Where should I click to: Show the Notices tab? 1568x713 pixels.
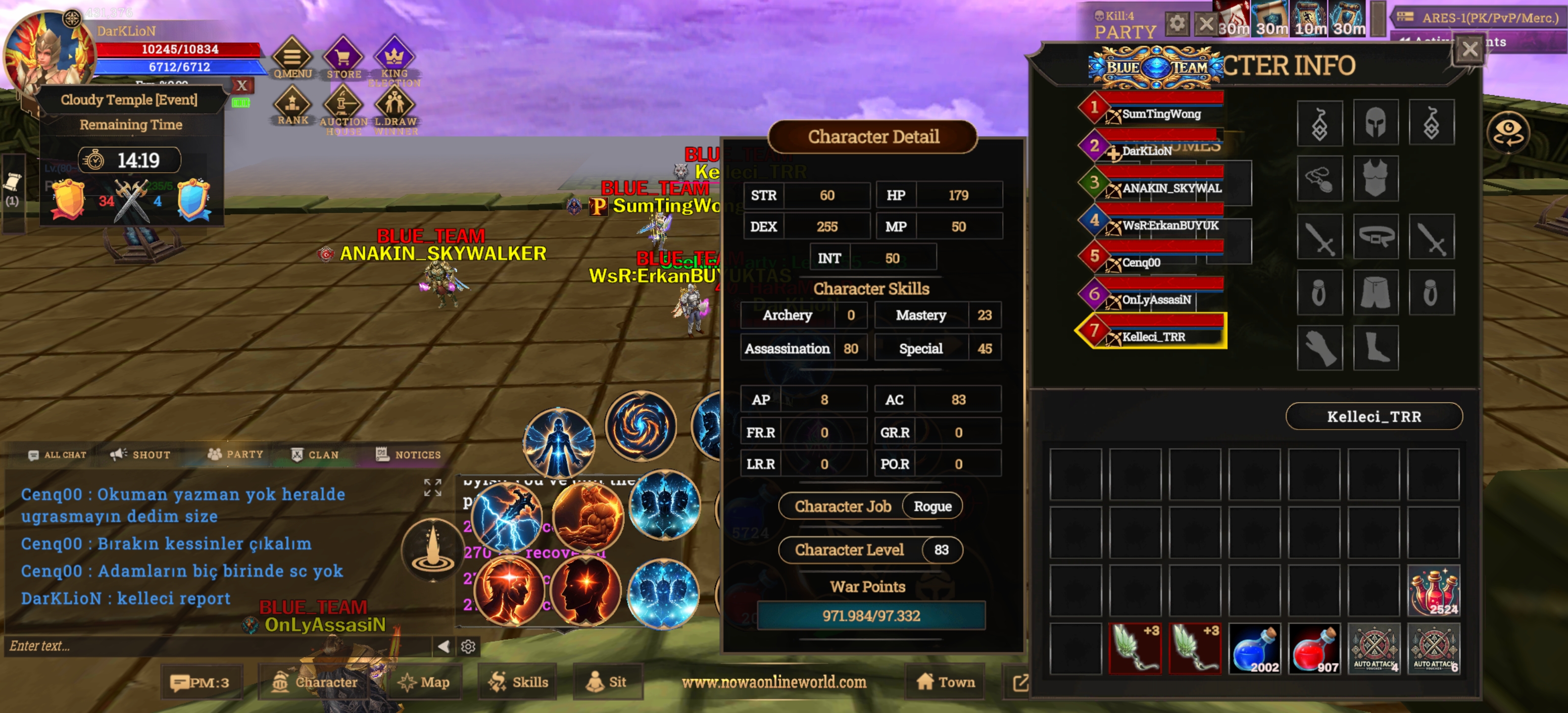point(408,454)
